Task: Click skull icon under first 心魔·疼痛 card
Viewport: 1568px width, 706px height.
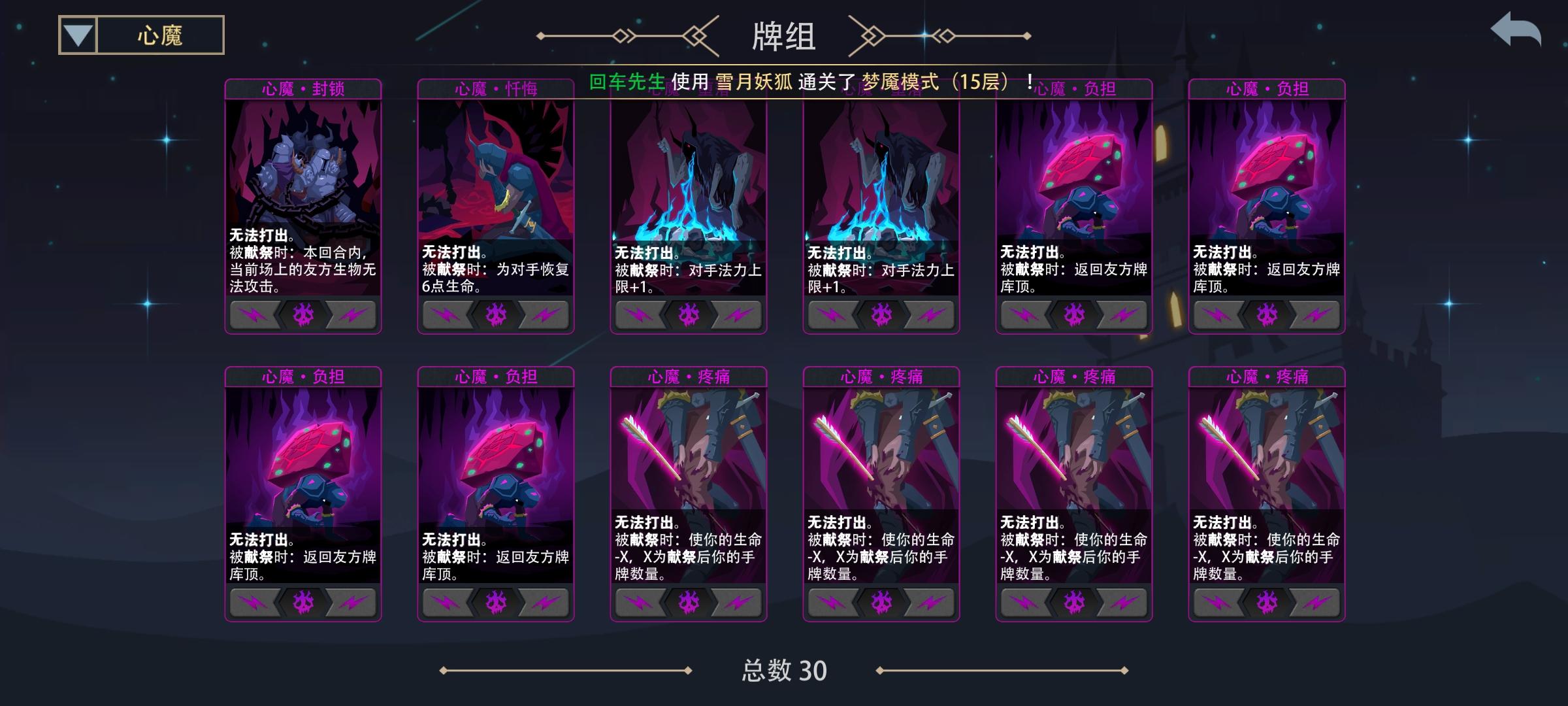Action: point(686,603)
